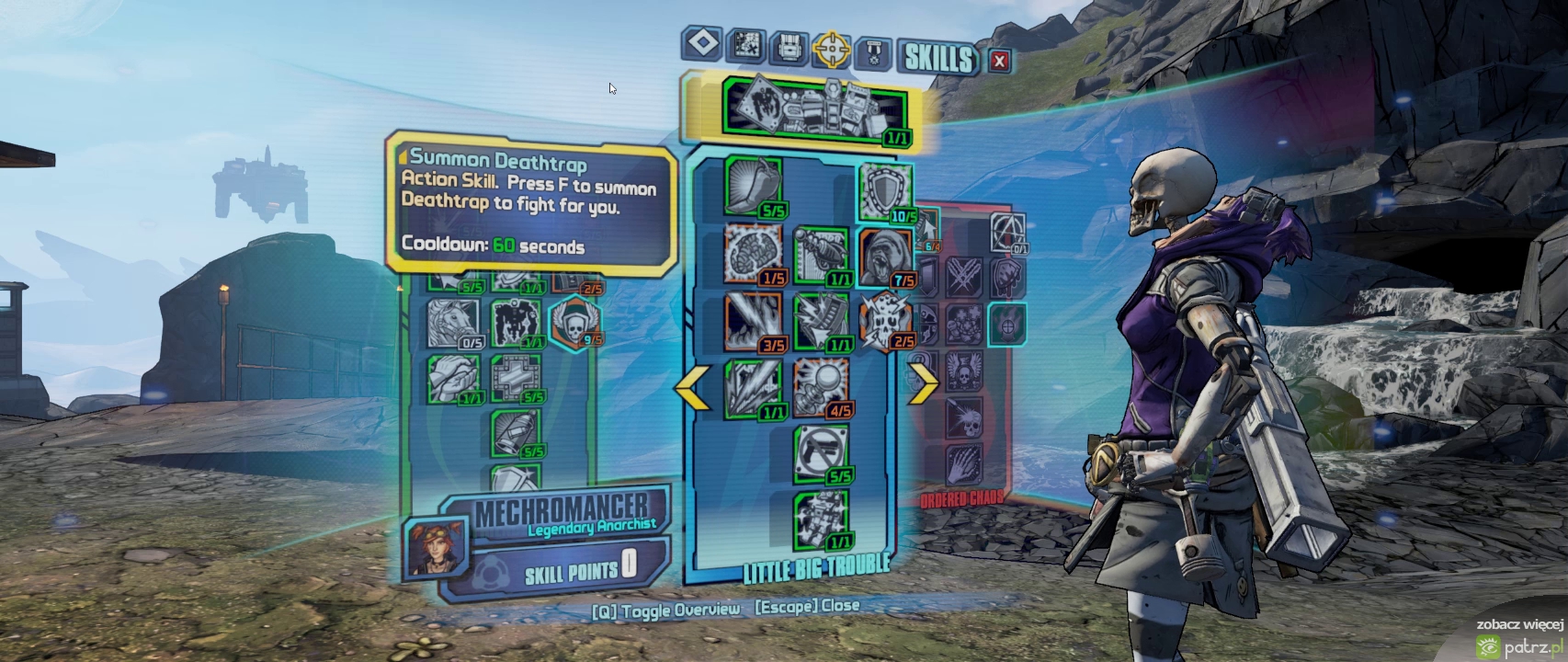Select the crossed-out pistol skill icon

pyautogui.click(x=821, y=452)
